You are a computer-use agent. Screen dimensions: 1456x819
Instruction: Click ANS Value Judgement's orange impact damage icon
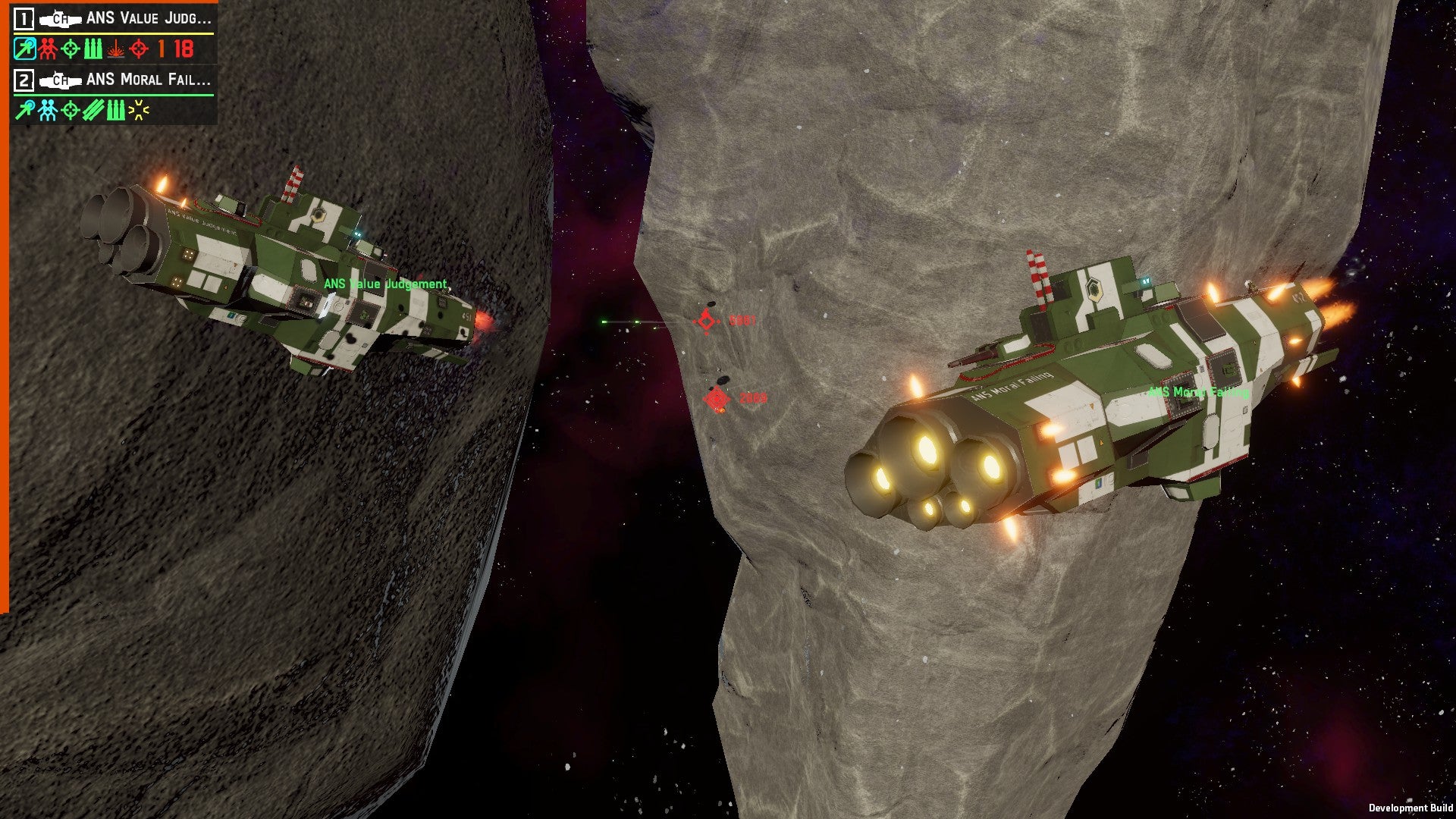click(x=115, y=49)
